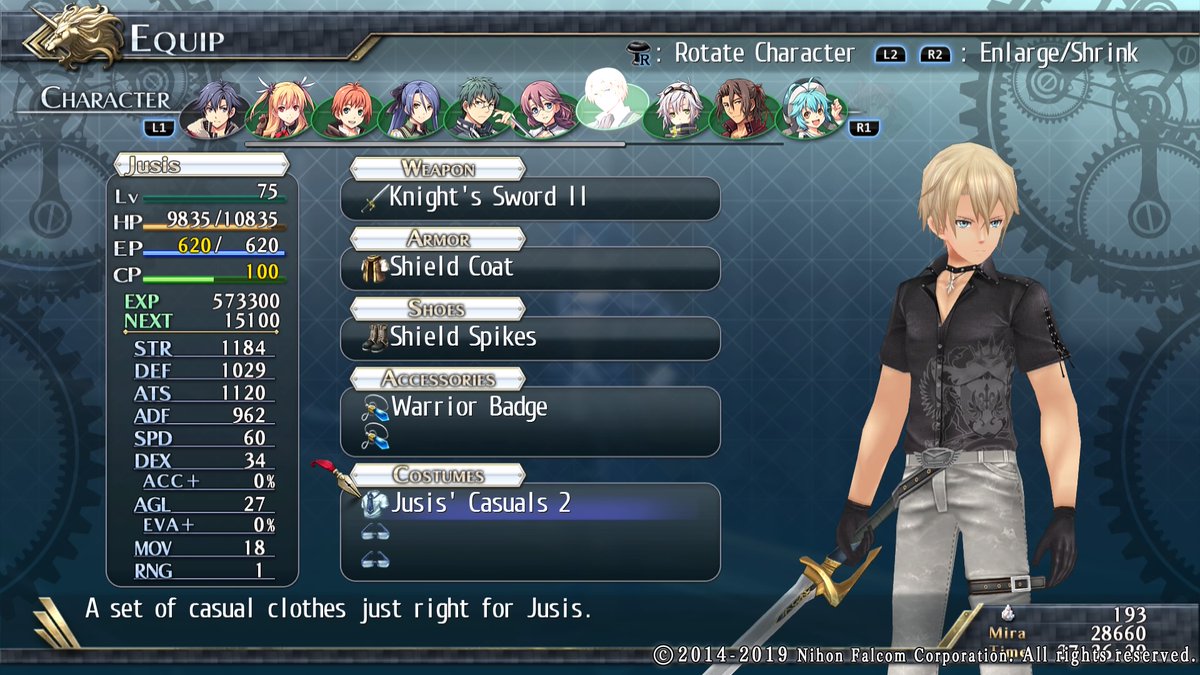Select the Jusis' Casuals 2 costume
The width and height of the screenshot is (1200, 675).
[x=530, y=503]
